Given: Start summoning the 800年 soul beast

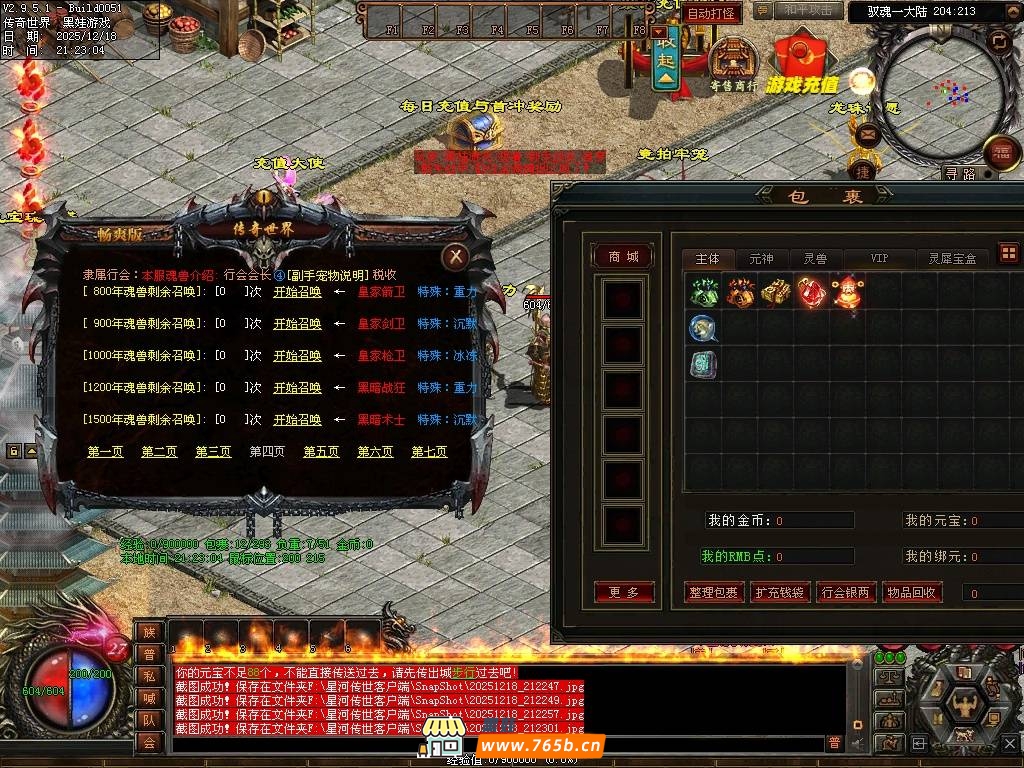Looking at the screenshot, I should coord(297,292).
